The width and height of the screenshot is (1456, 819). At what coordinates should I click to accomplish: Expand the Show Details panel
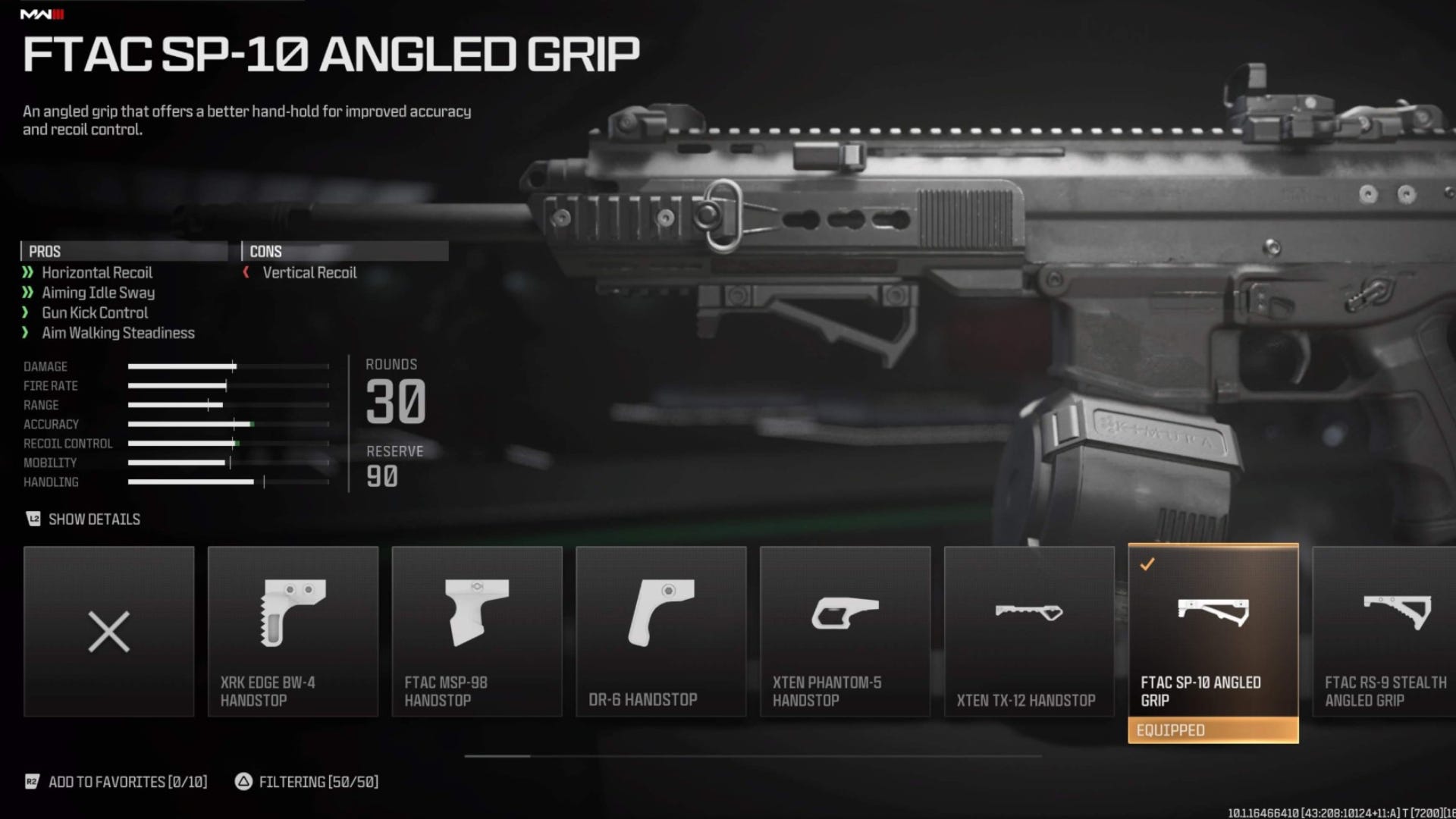[95, 519]
